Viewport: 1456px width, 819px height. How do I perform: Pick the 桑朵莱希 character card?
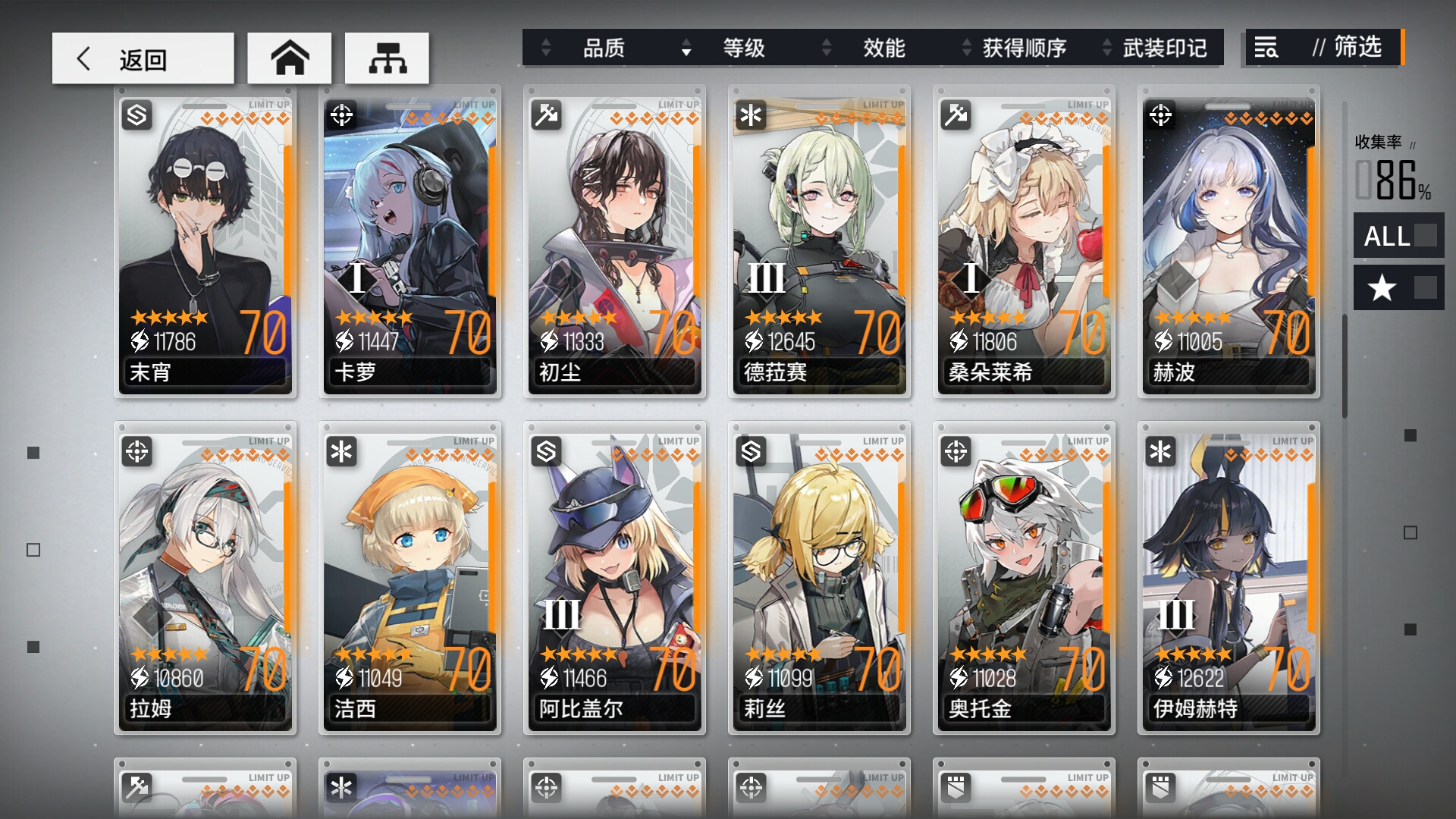pos(1024,243)
